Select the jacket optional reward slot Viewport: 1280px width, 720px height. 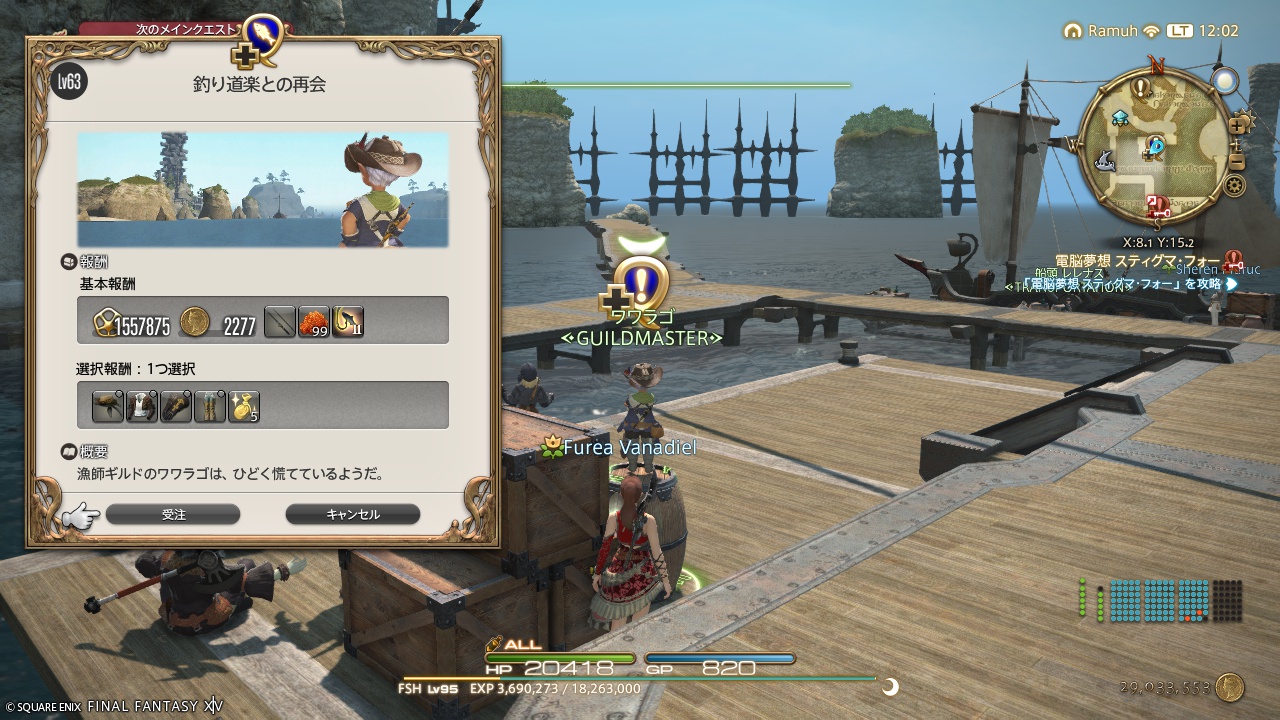(x=141, y=406)
